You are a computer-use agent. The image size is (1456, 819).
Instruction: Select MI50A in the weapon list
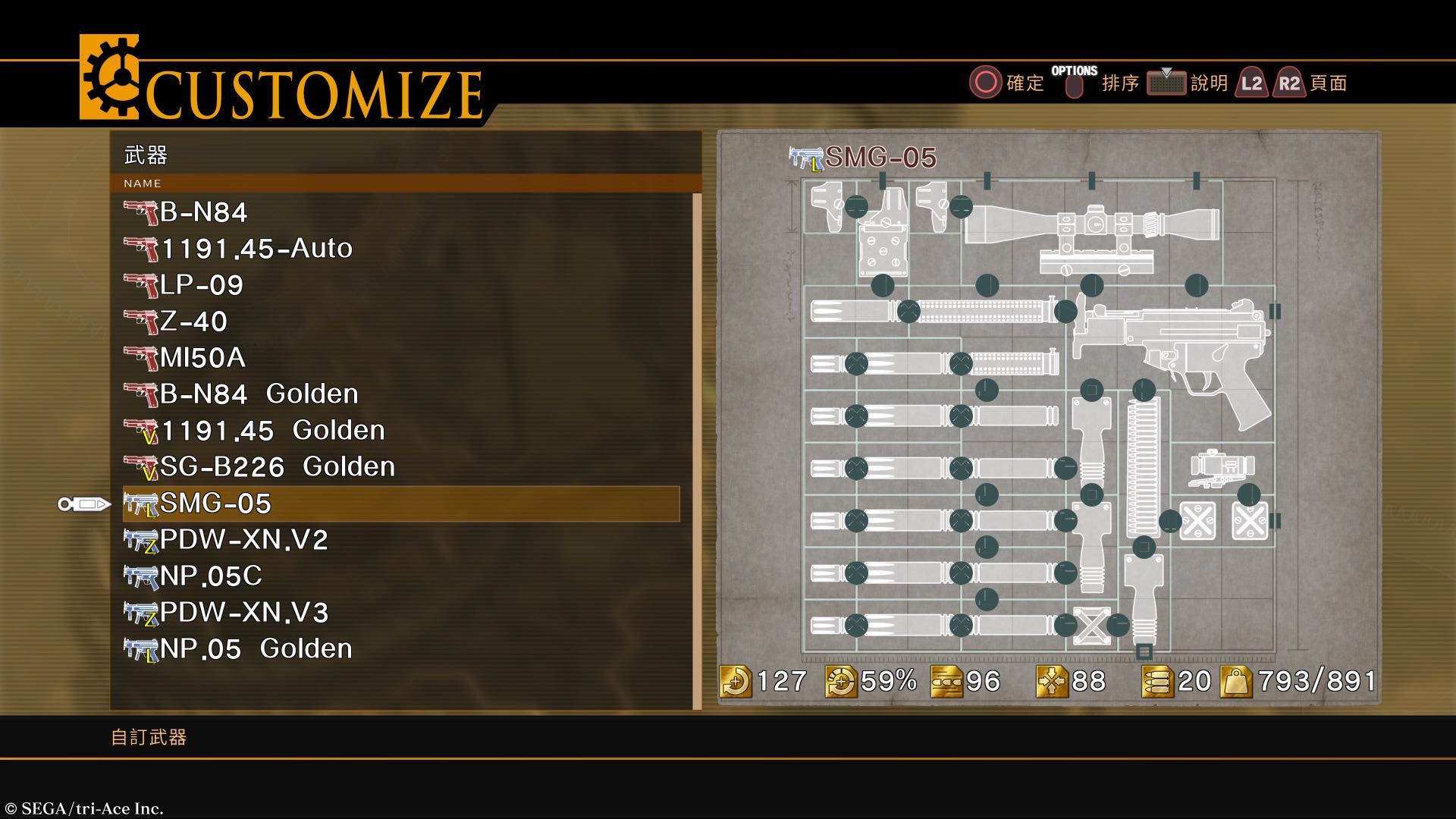(202, 358)
